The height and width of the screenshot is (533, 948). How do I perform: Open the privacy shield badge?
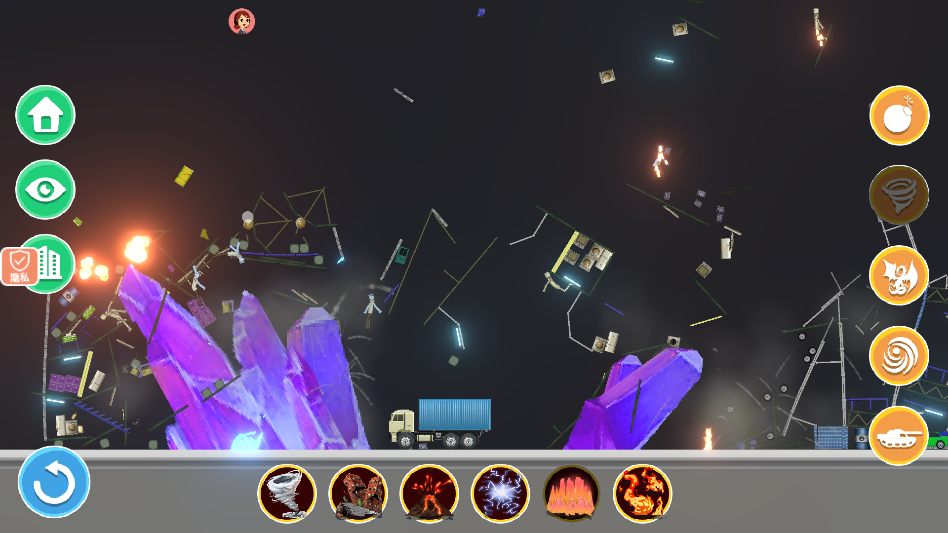point(19,267)
